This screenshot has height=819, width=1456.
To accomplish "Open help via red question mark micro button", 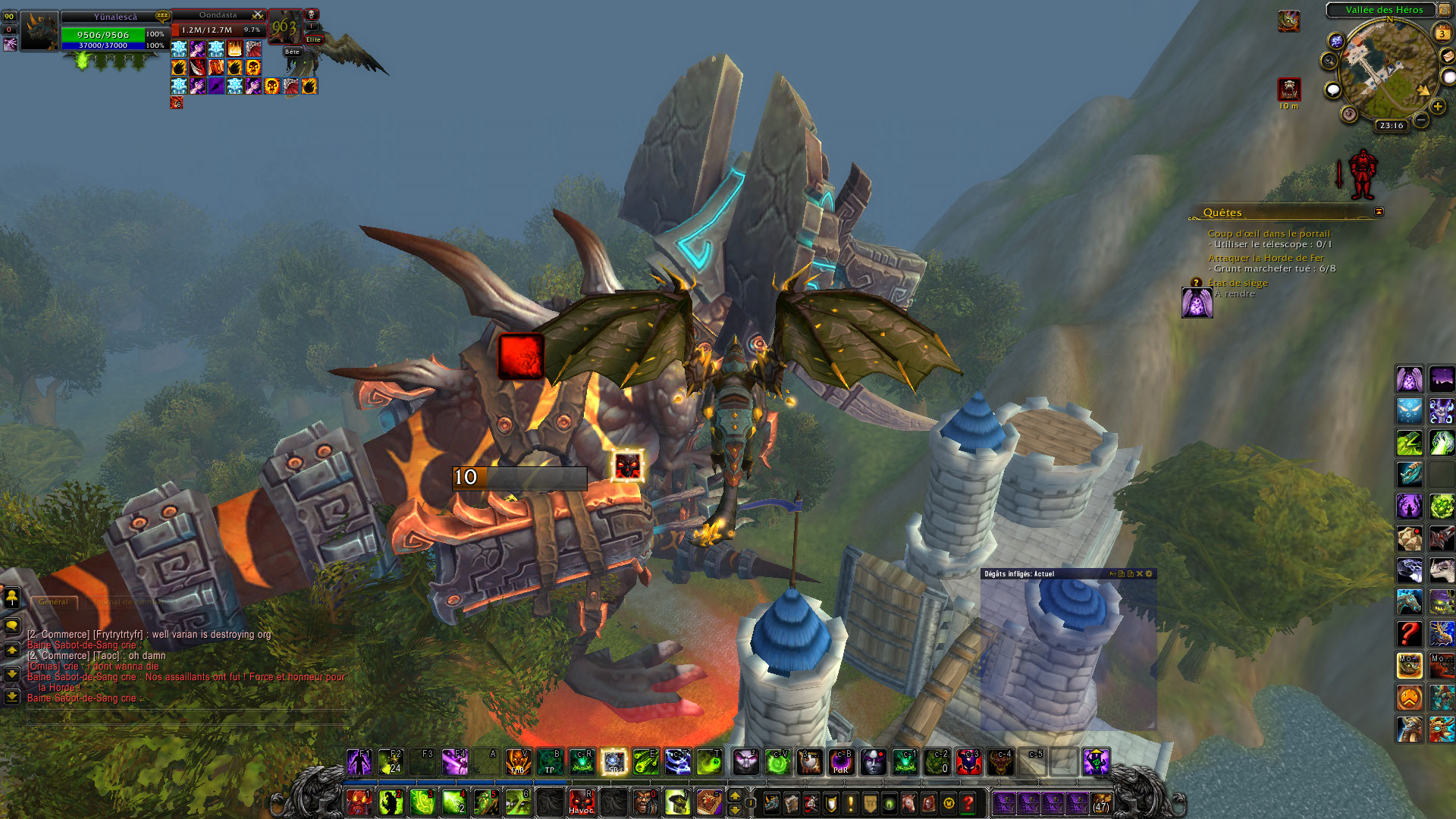I will [x=968, y=803].
